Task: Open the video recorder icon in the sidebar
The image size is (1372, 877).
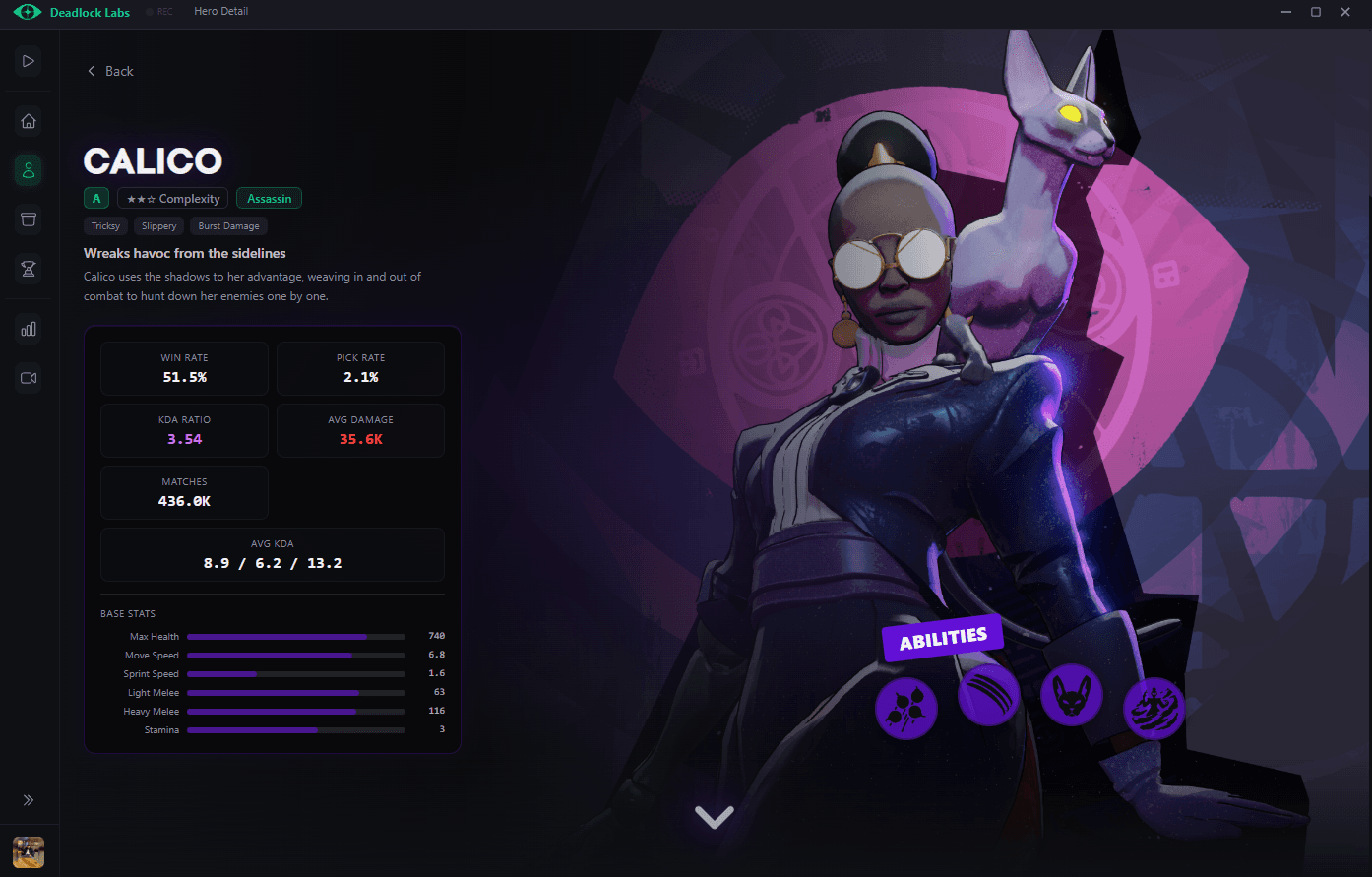Action: [28, 377]
